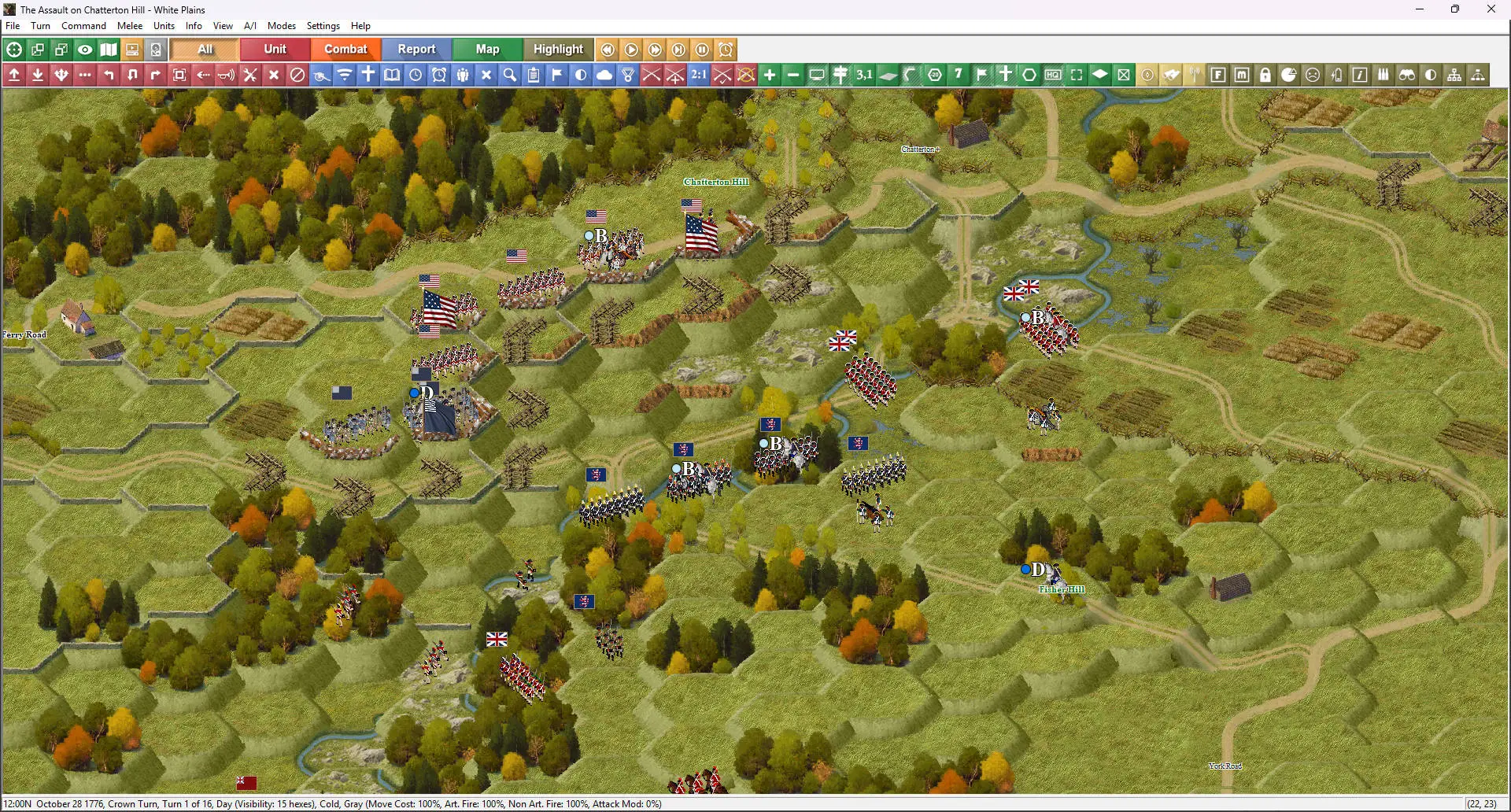The image size is (1511, 812).
Task: Zoom in the map with the plus button
Action: pyautogui.click(x=770, y=75)
